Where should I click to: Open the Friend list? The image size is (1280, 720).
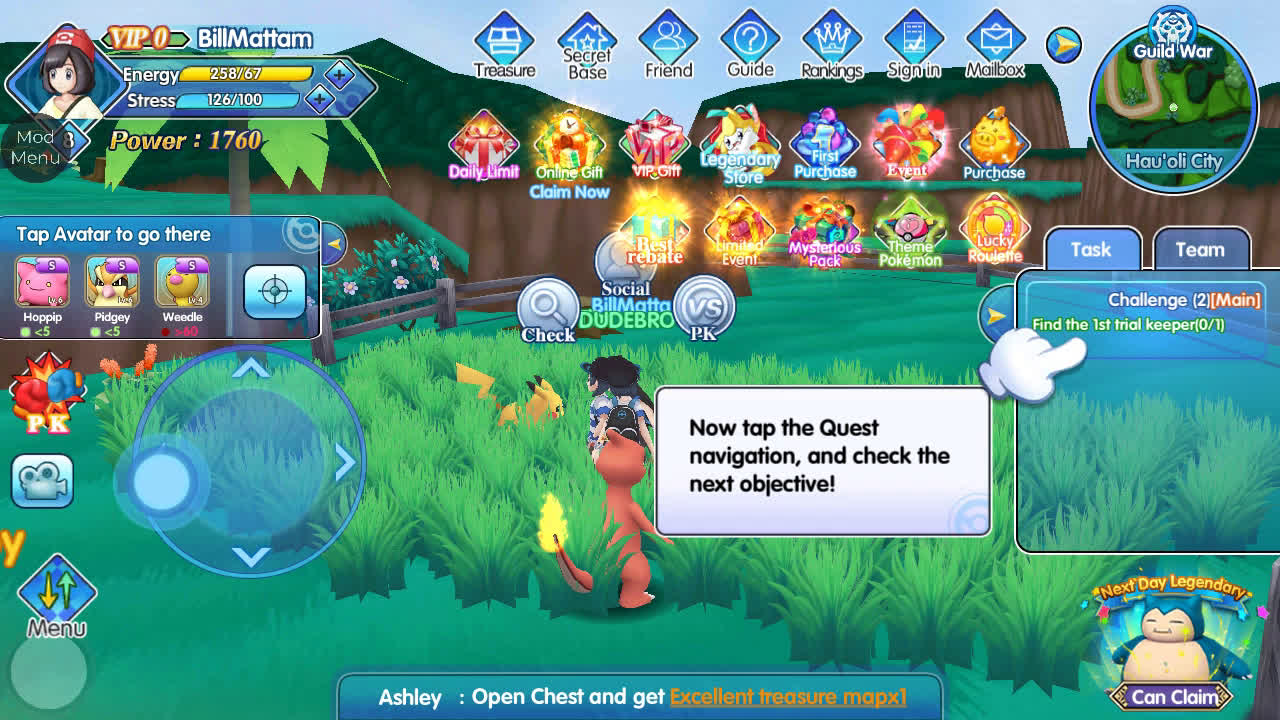tap(668, 45)
